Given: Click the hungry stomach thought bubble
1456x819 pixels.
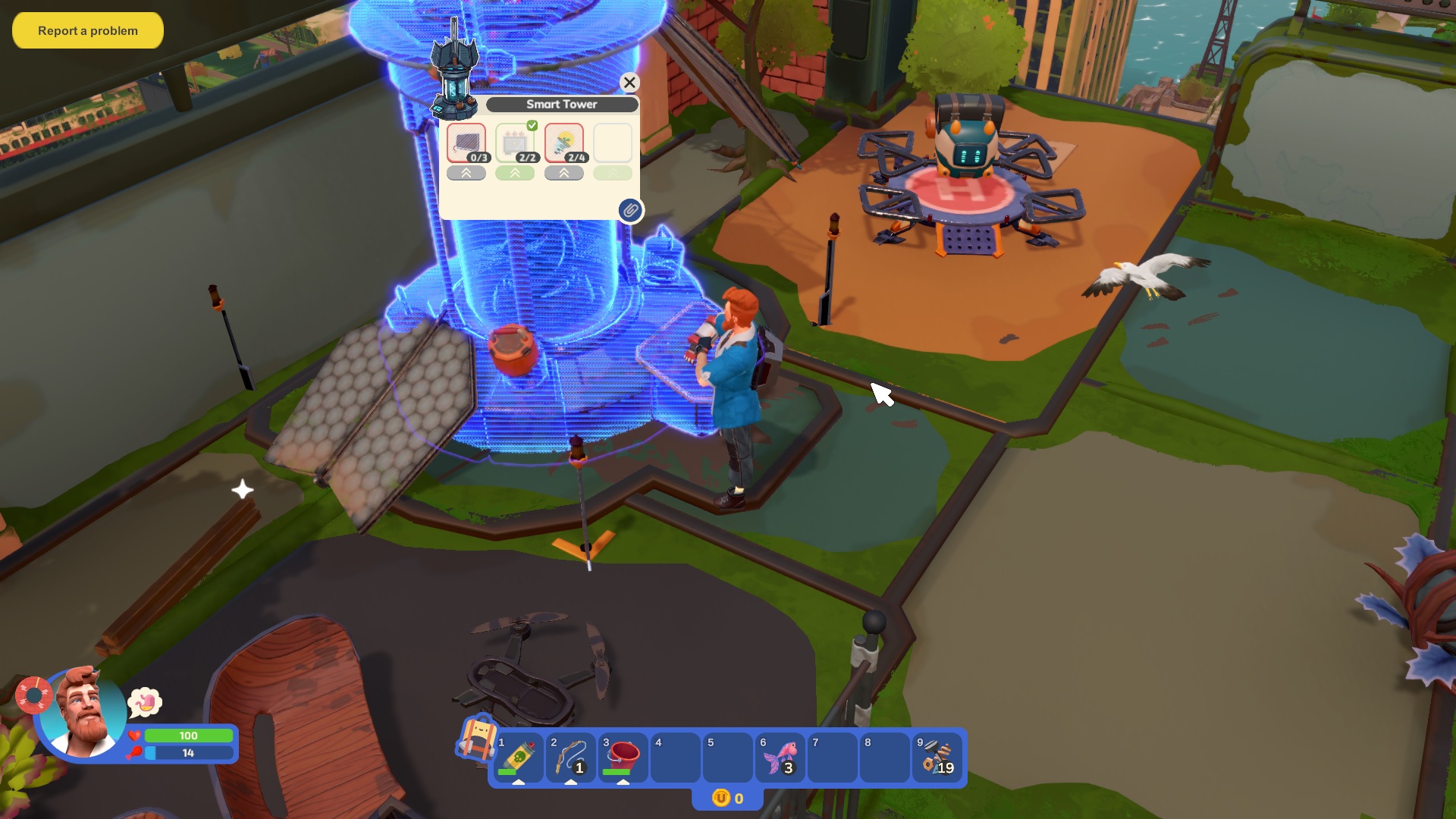Looking at the screenshot, I should pos(145,703).
